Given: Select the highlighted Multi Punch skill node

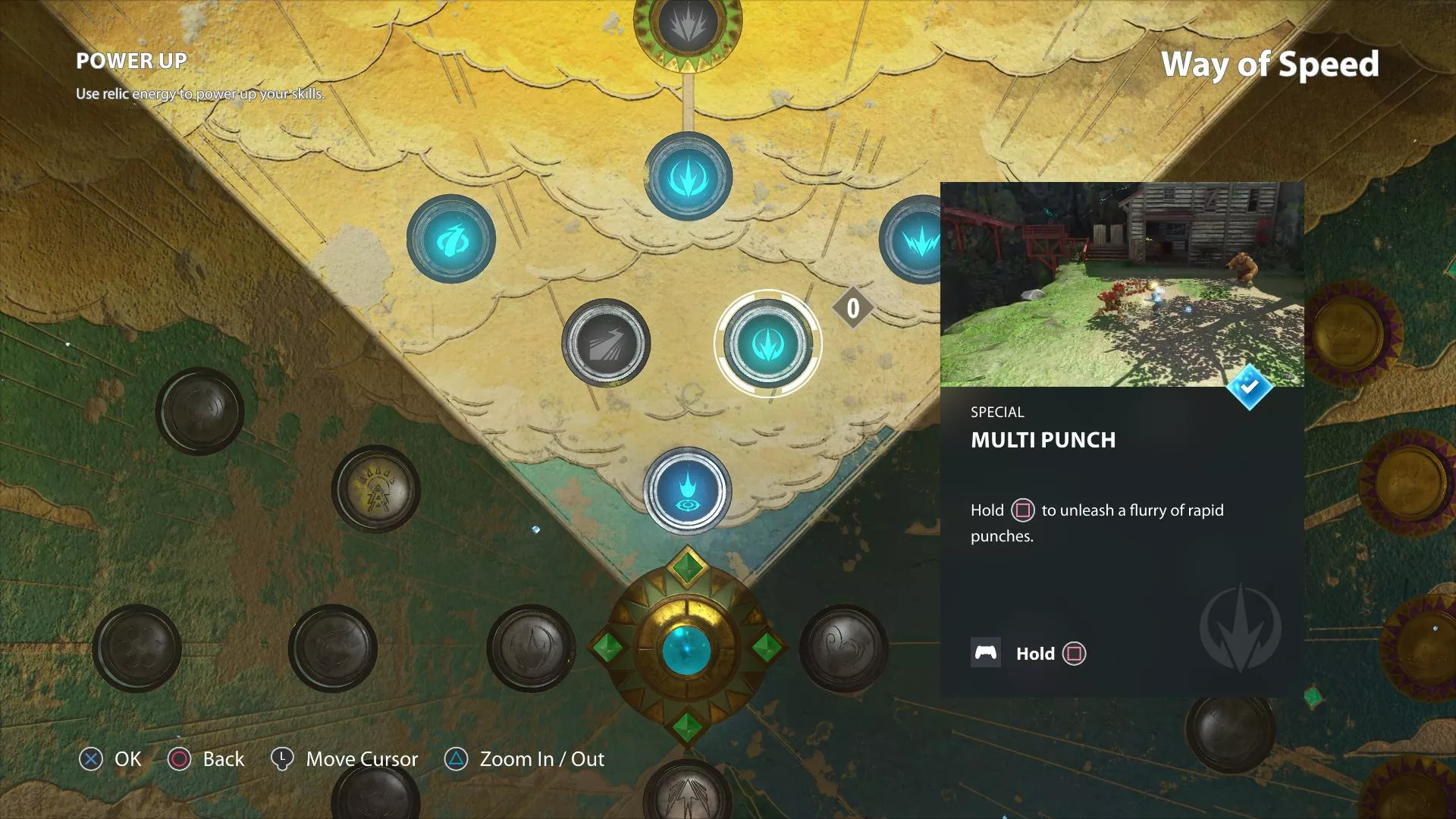Looking at the screenshot, I should 767,344.
